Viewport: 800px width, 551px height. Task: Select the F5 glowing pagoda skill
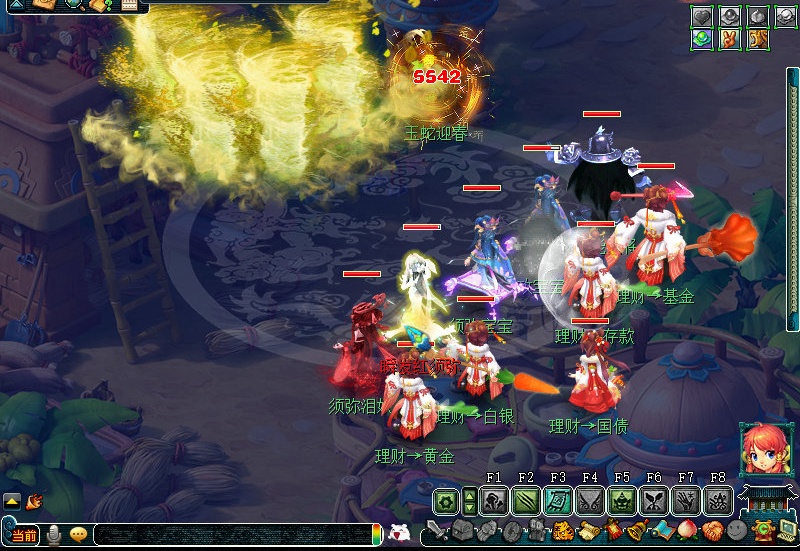(622, 500)
